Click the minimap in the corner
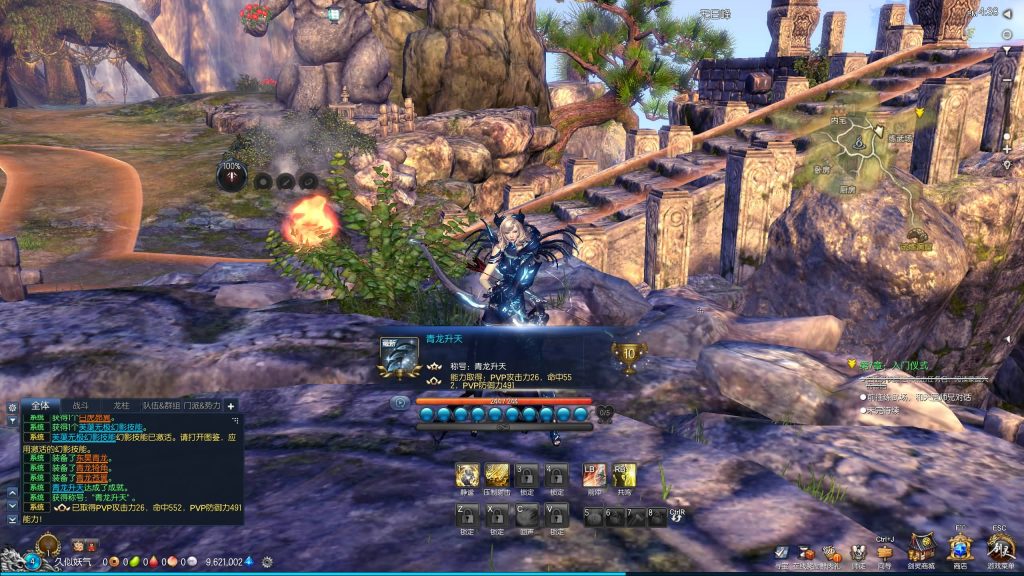Viewport: 1024px width, 576px height. point(880,180)
